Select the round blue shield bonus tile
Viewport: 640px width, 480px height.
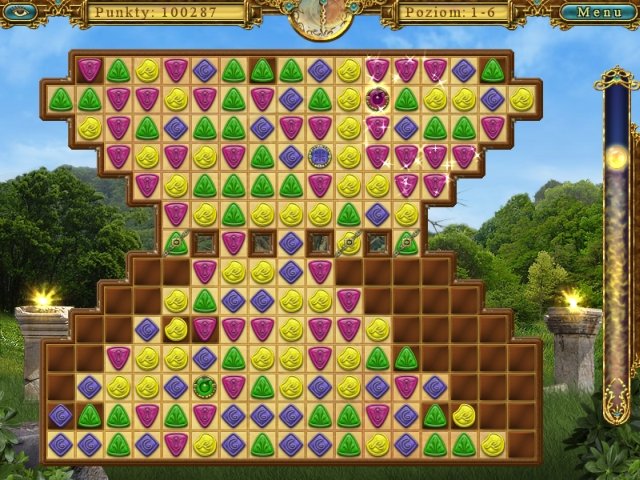[320, 156]
